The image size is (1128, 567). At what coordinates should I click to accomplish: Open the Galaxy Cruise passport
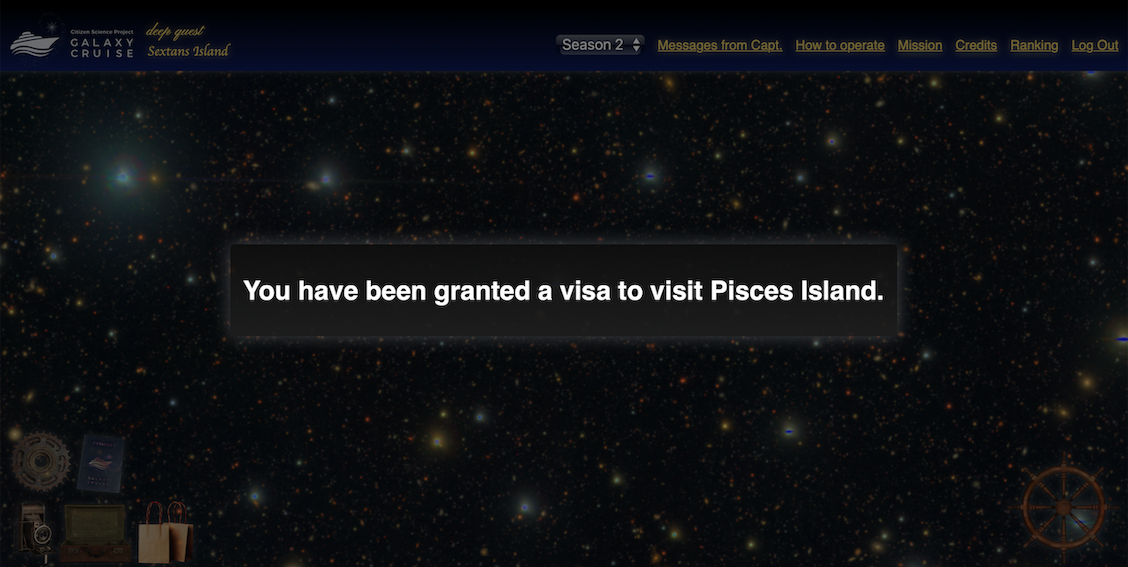(100, 463)
